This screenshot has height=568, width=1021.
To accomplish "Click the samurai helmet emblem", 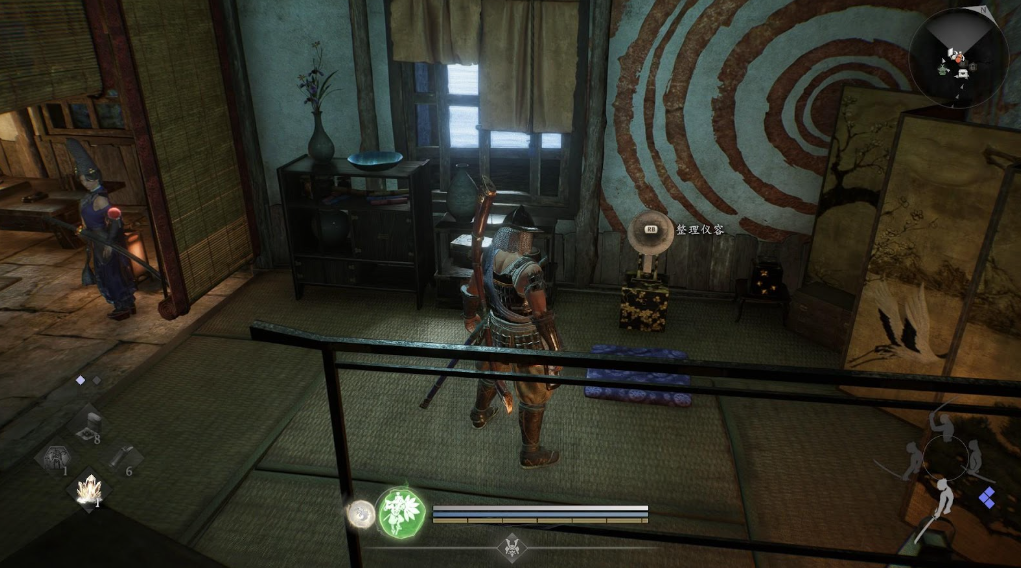I will [x=511, y=545].
